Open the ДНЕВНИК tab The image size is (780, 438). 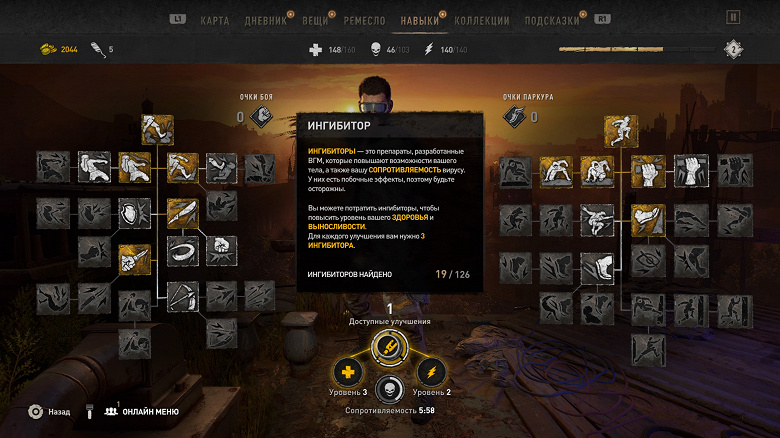click(x=266, y=20)
